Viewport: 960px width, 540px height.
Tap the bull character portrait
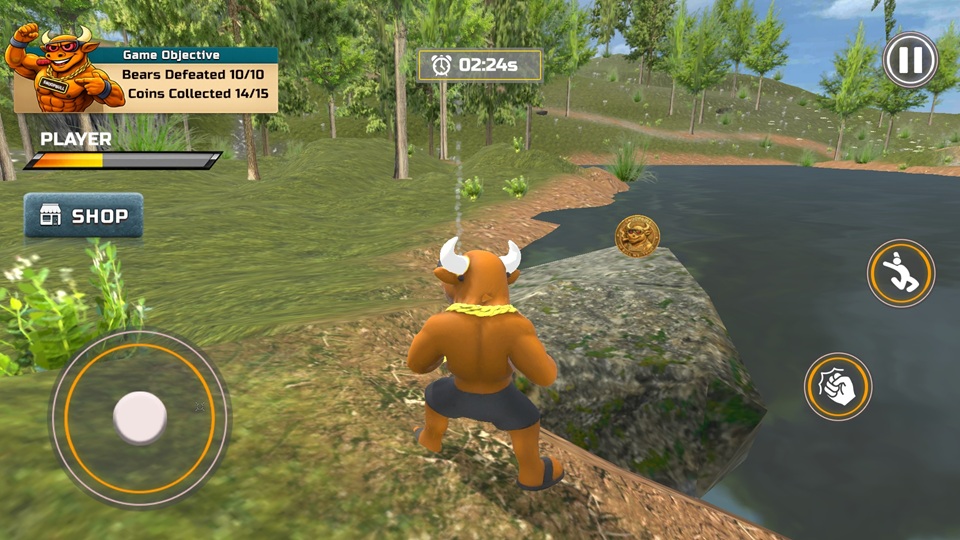coord(58,68)
